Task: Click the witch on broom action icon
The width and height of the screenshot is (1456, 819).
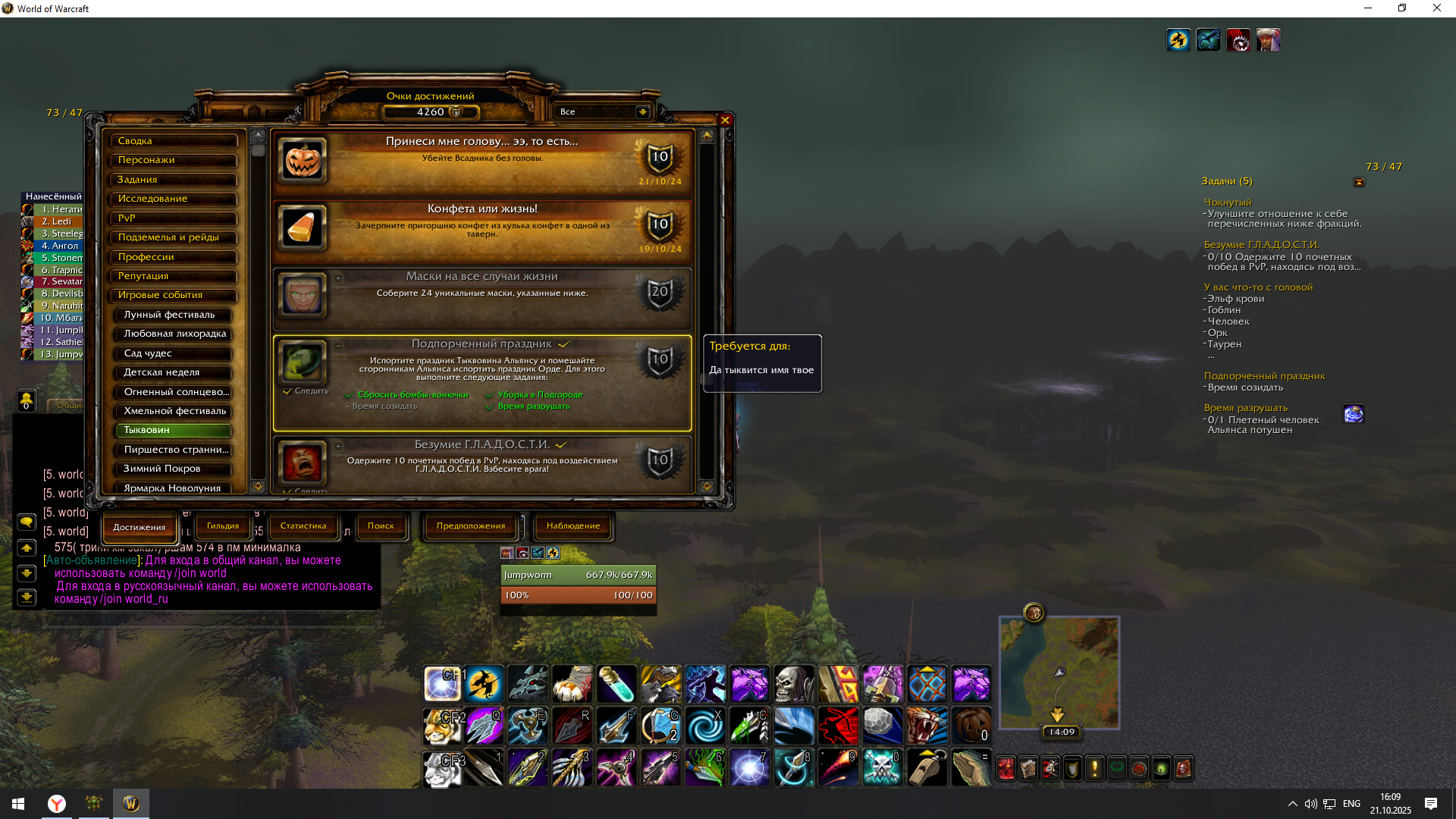Action: coord(484,683)
